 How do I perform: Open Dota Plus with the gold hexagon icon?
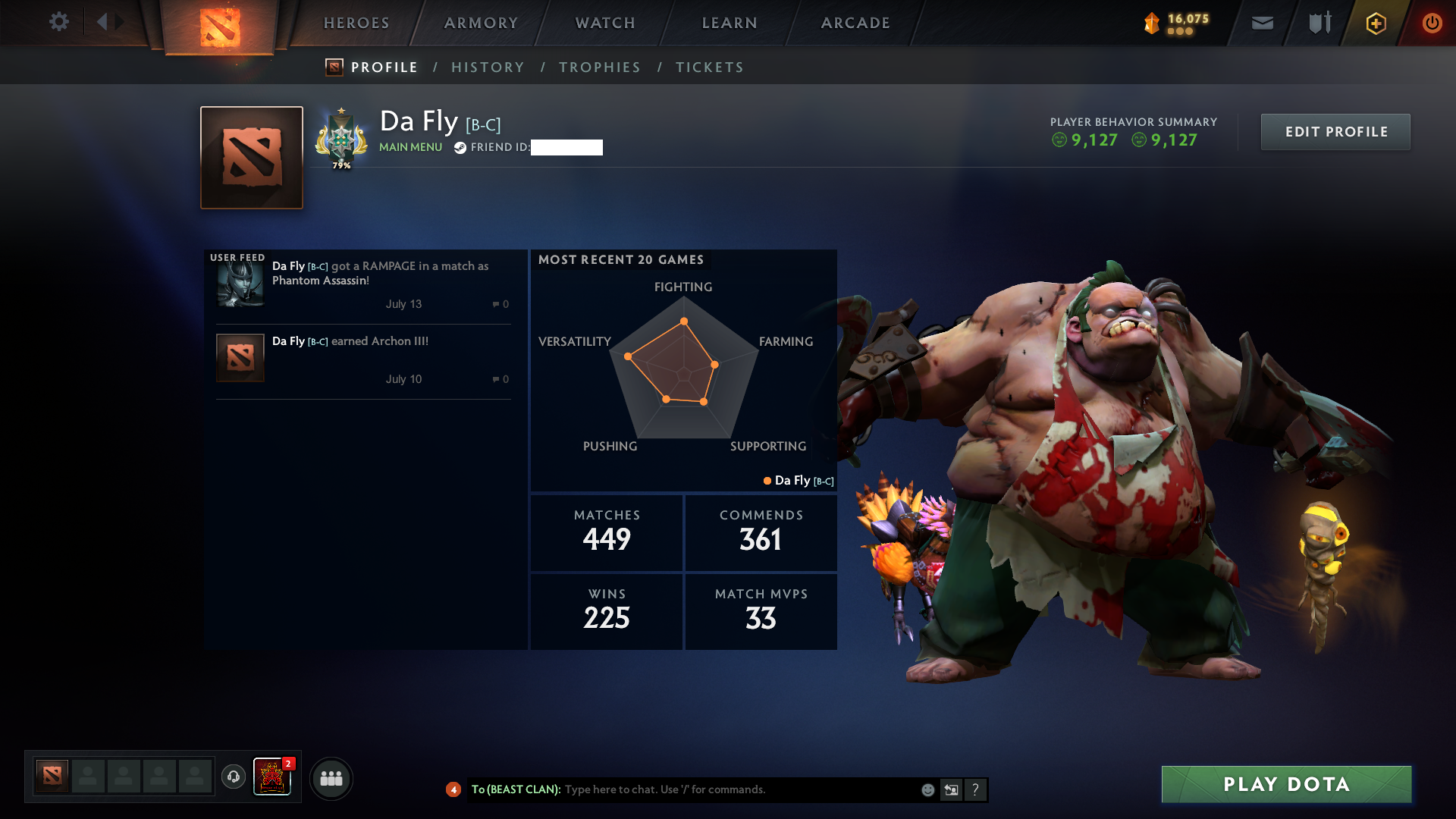[x=1375, y=23]
